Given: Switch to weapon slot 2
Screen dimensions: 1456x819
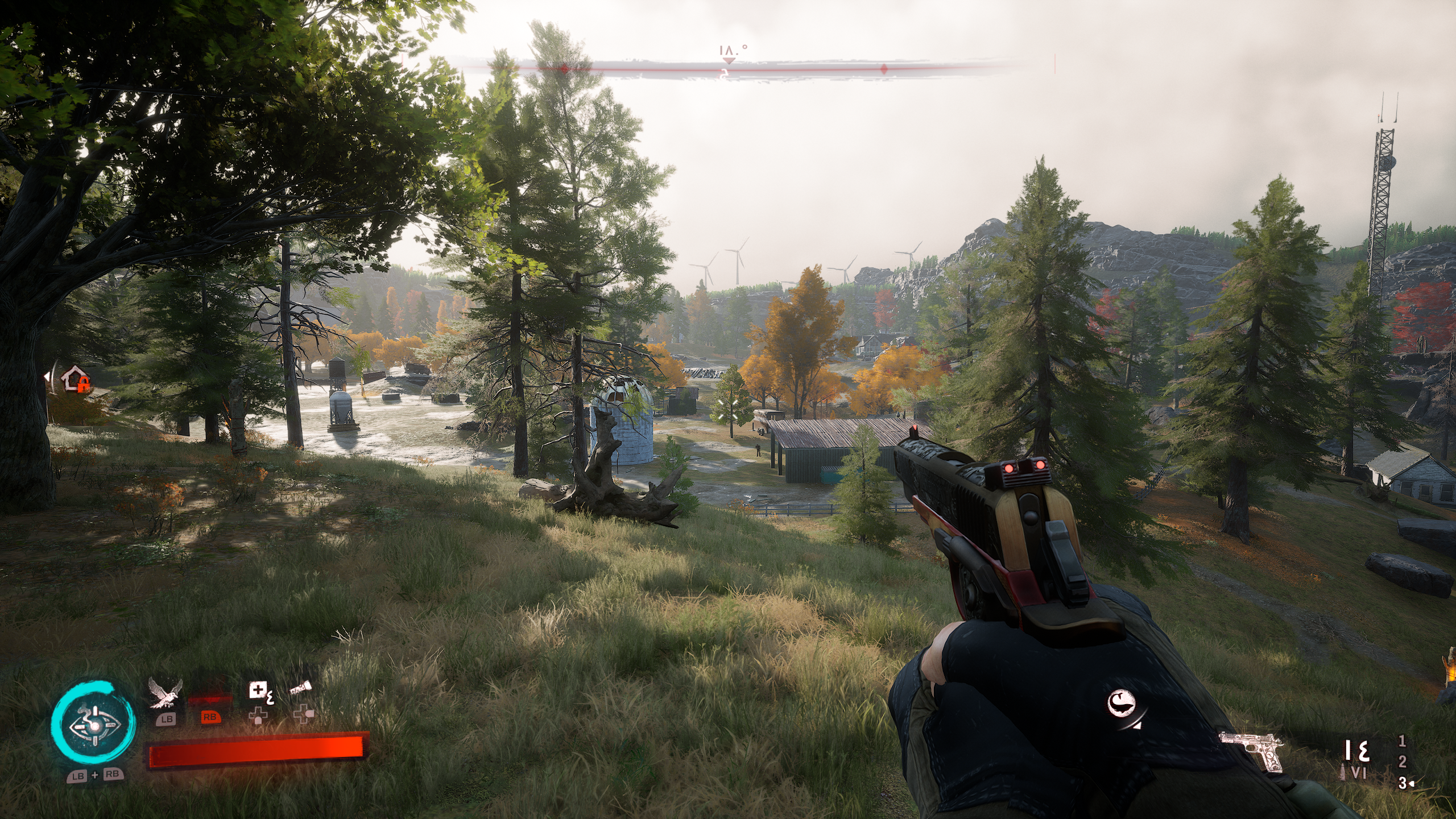Looking at the screenshot, I should point(1402,762).
